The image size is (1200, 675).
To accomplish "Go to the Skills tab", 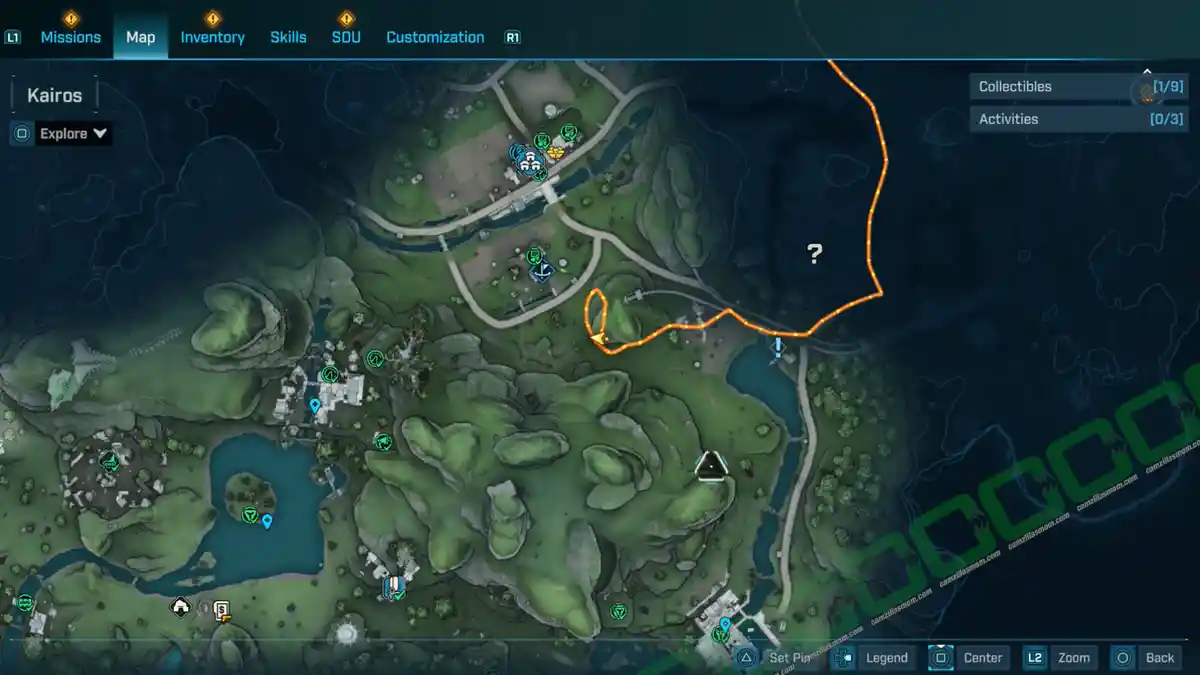I will pyautogui.click(x=288, y=37).
